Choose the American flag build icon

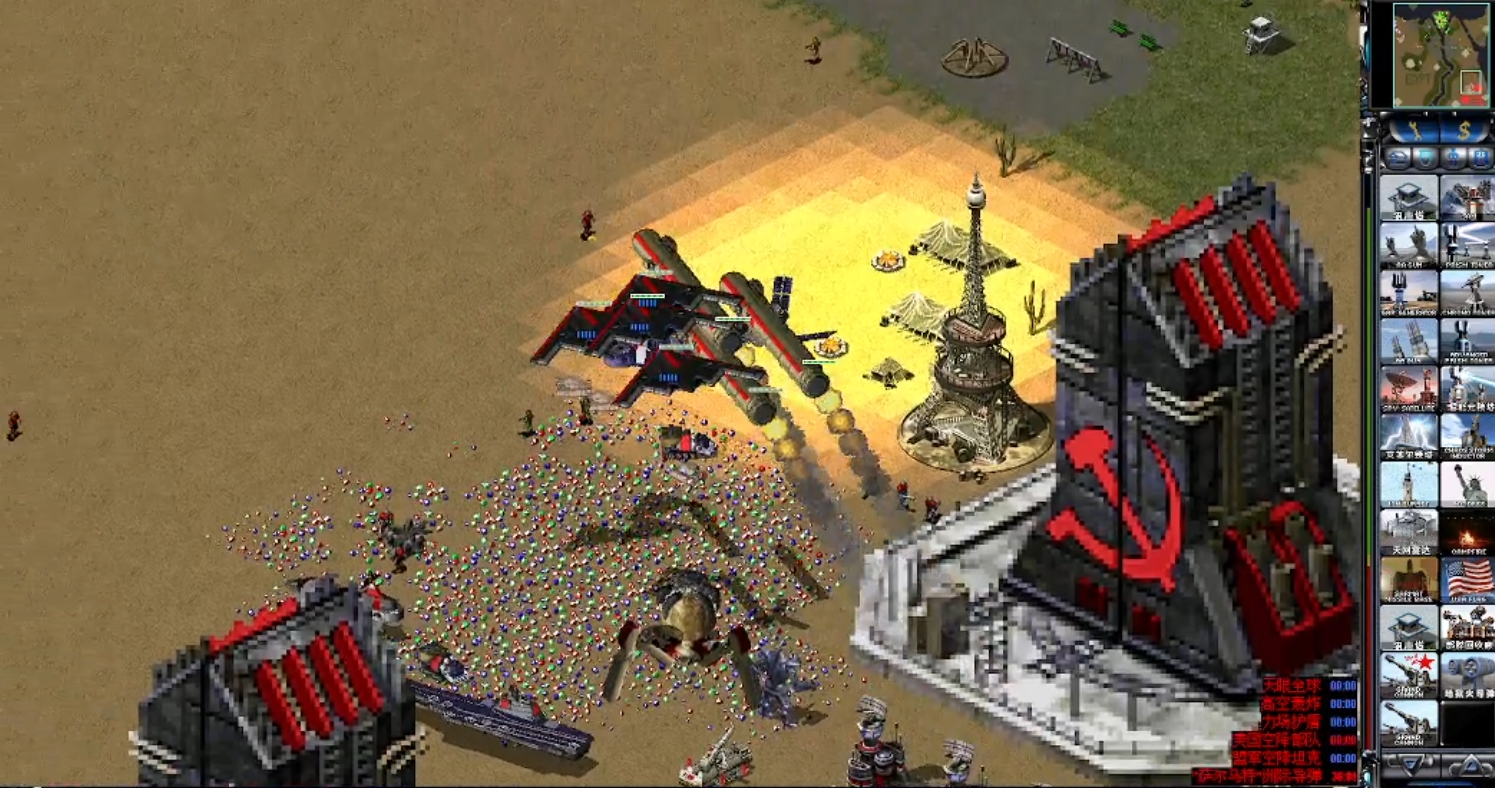point(1467,580)
